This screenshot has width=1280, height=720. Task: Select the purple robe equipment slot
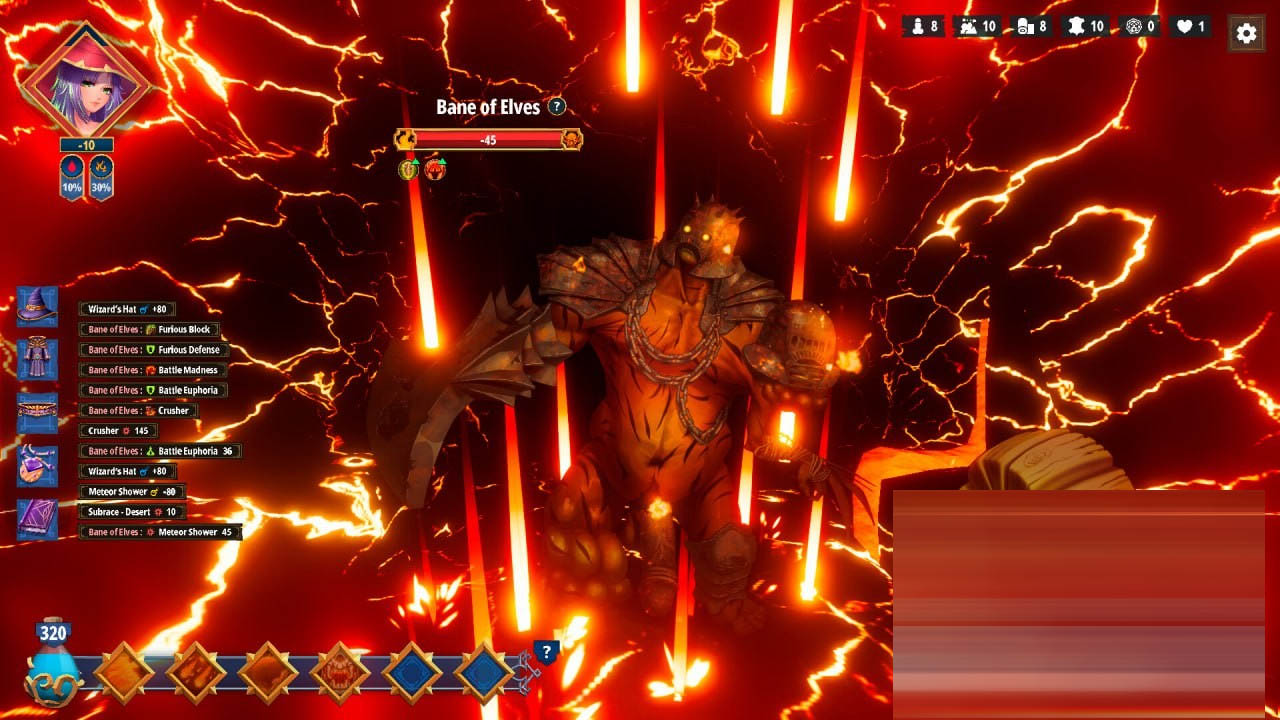point(37,359)
